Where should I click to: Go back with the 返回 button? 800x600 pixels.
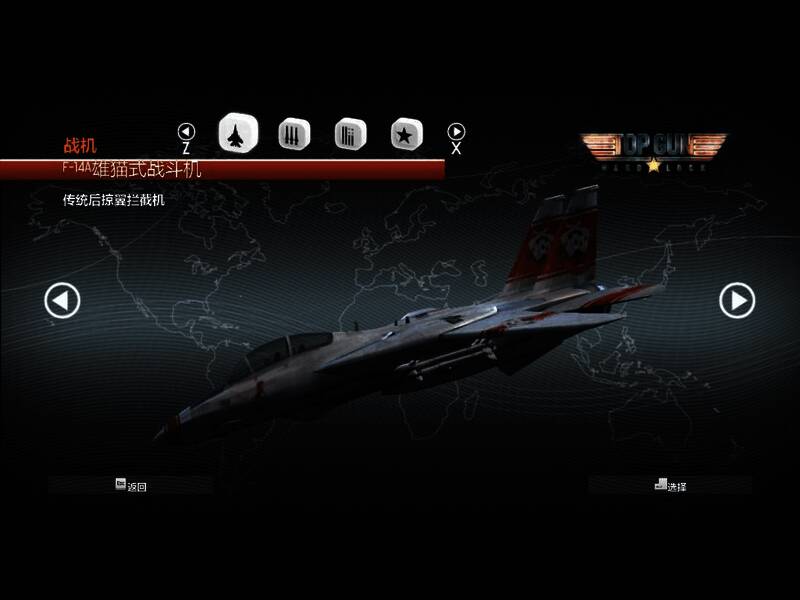click(x=131, y=486)
